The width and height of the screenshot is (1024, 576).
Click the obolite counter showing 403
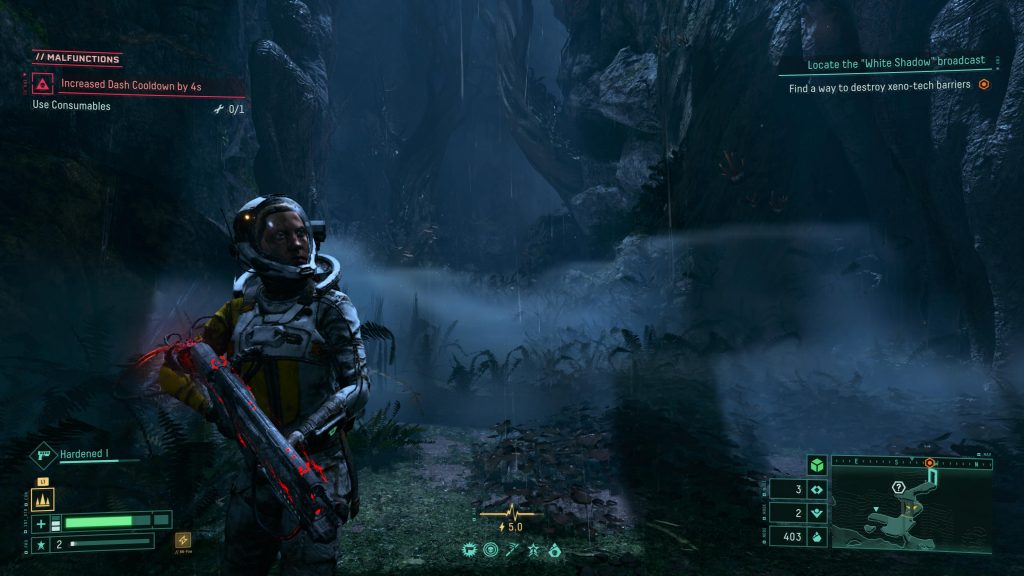797,537
